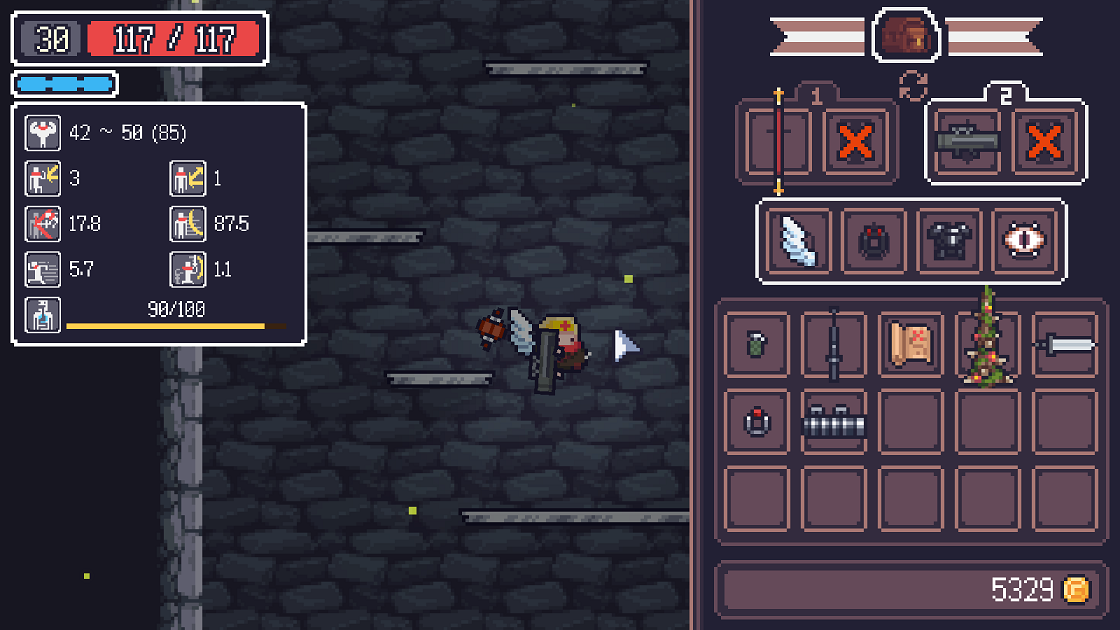The image size is (1120, 630).
Task: Select the green grenade in inventory
Action: tap(757, 344)
